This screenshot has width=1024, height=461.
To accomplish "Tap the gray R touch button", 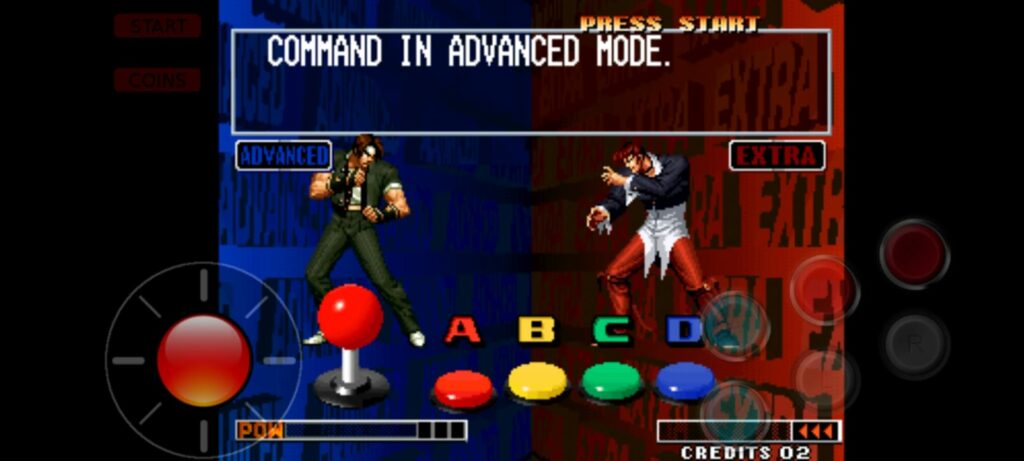I will click(x=915, y=343).
